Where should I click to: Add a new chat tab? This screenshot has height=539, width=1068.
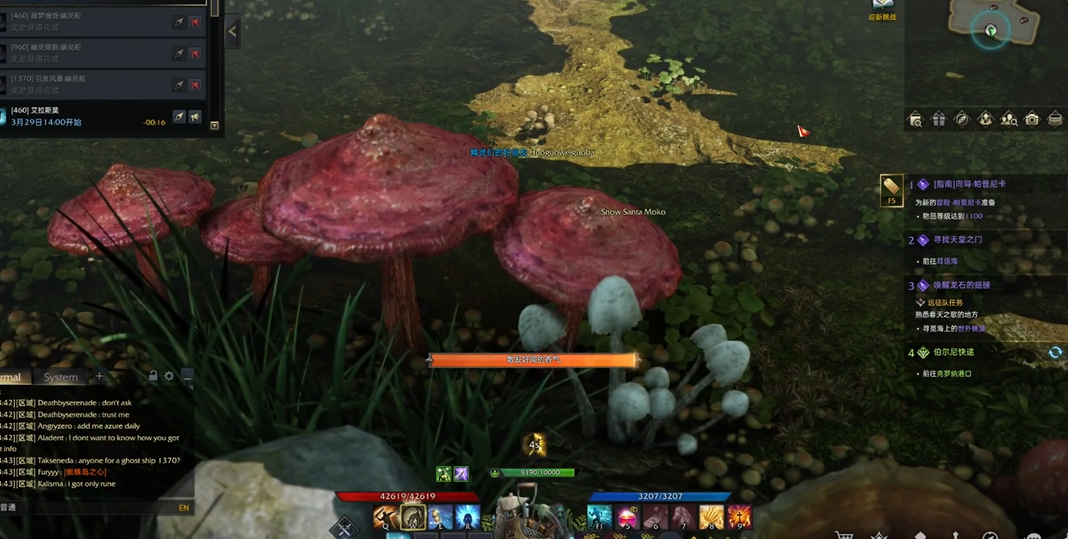[x=99, y=377]
